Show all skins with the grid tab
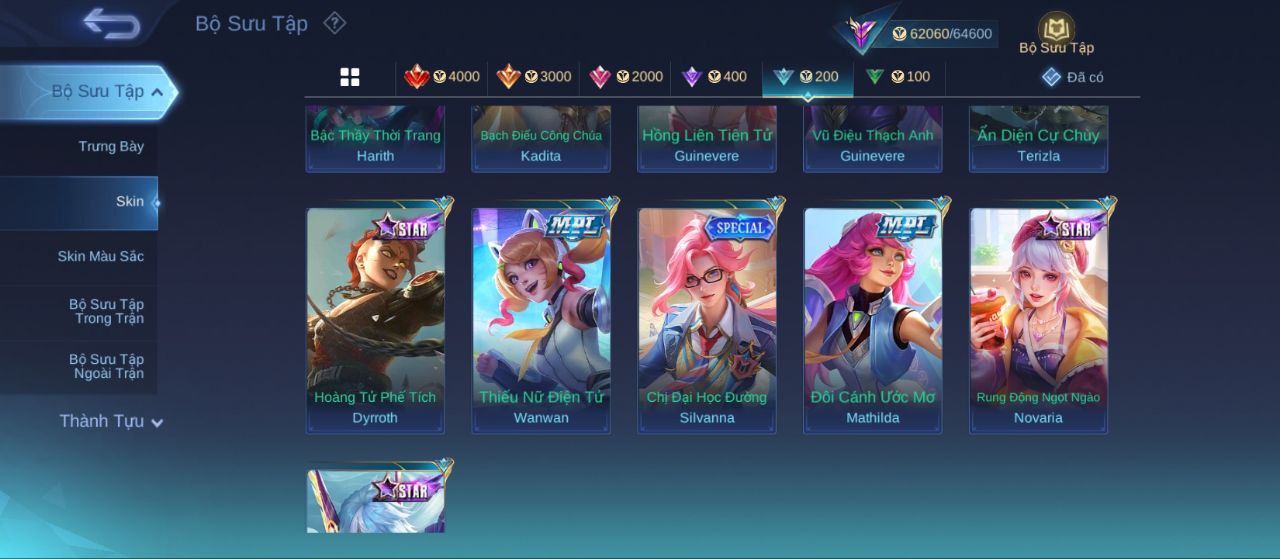The image size is (1280, 559). 350,77
